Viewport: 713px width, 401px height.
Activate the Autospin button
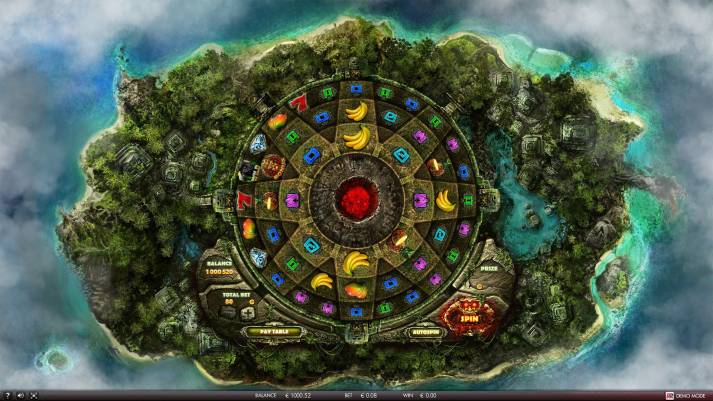[x=425, y=331]
